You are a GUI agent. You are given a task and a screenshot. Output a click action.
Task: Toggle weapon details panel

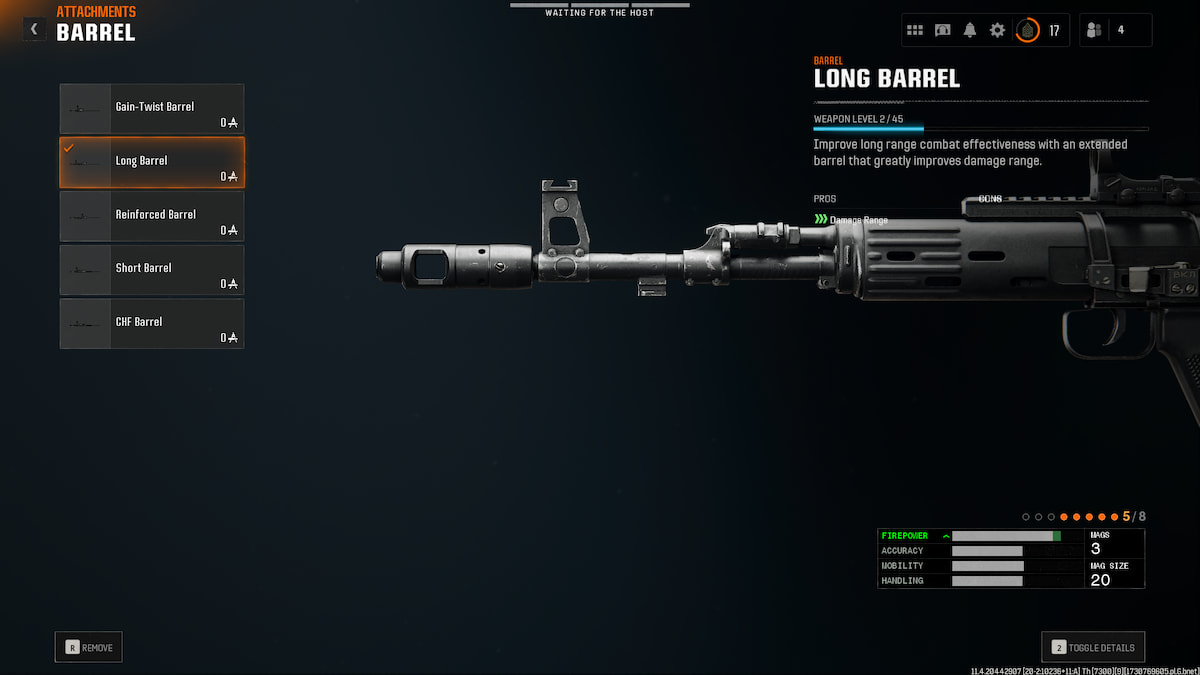1093,647
